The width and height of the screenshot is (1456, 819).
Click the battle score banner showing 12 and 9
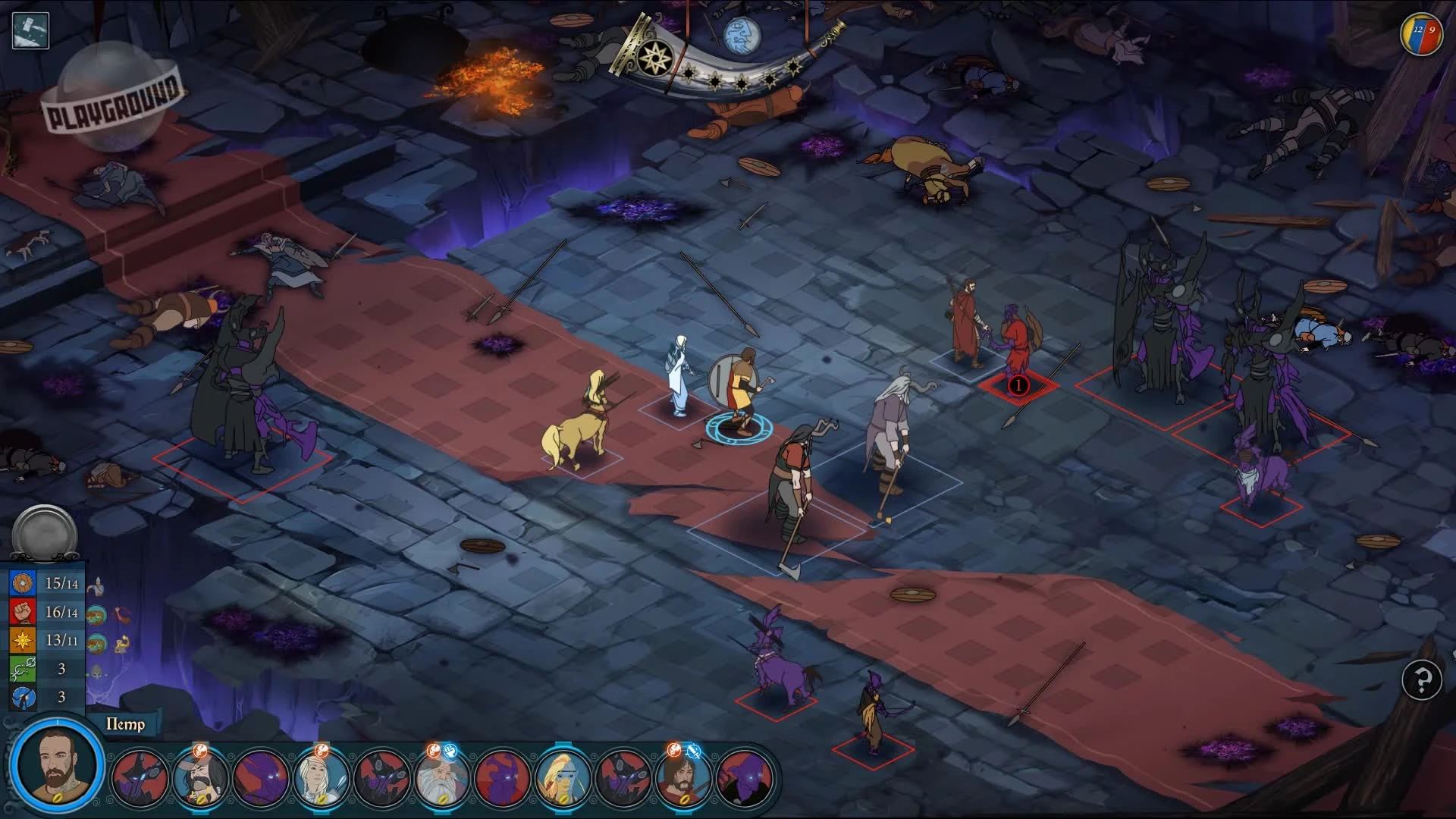click(1420, 32)
